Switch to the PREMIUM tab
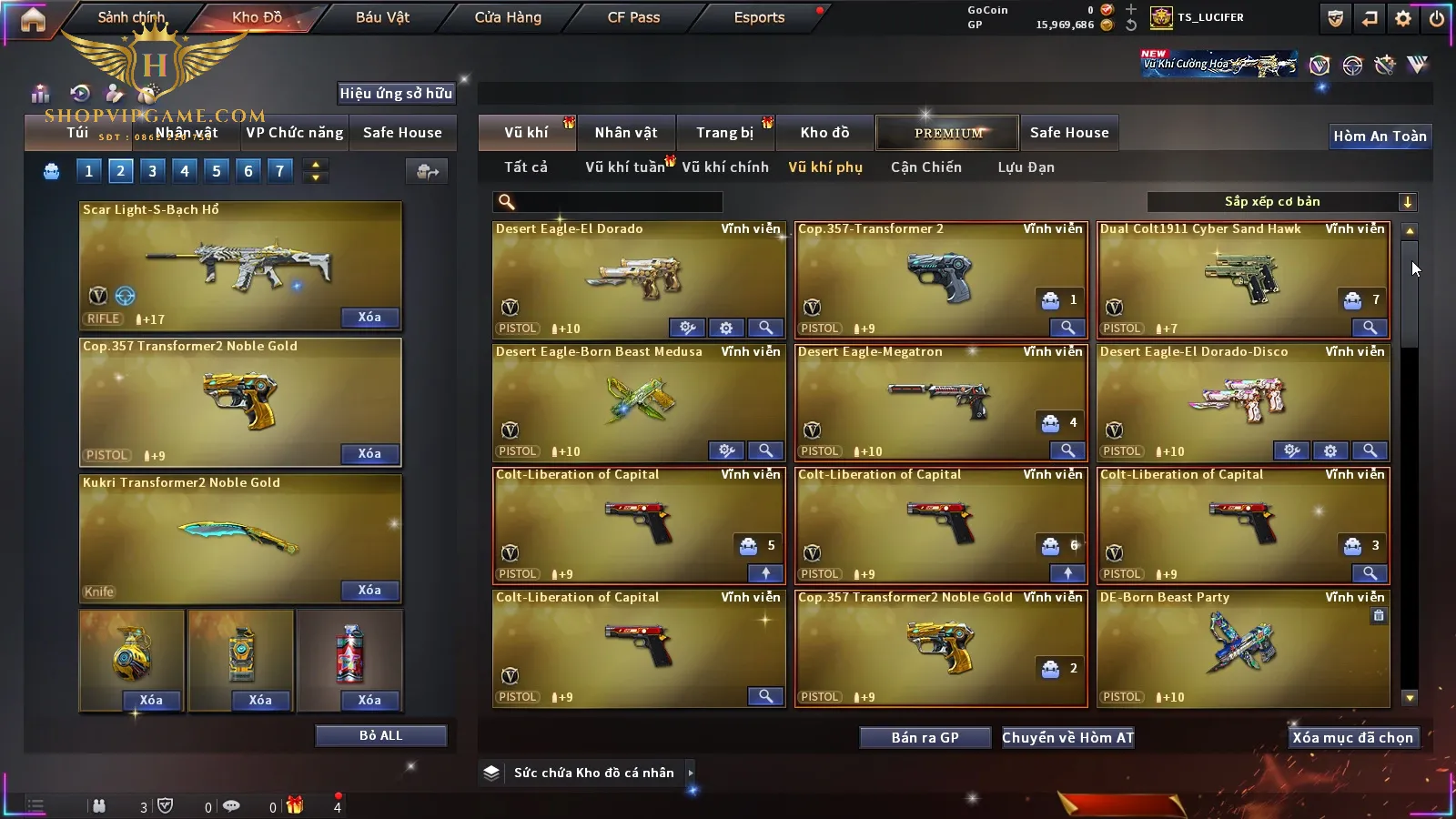1456x819 pixels. (947, 133)
